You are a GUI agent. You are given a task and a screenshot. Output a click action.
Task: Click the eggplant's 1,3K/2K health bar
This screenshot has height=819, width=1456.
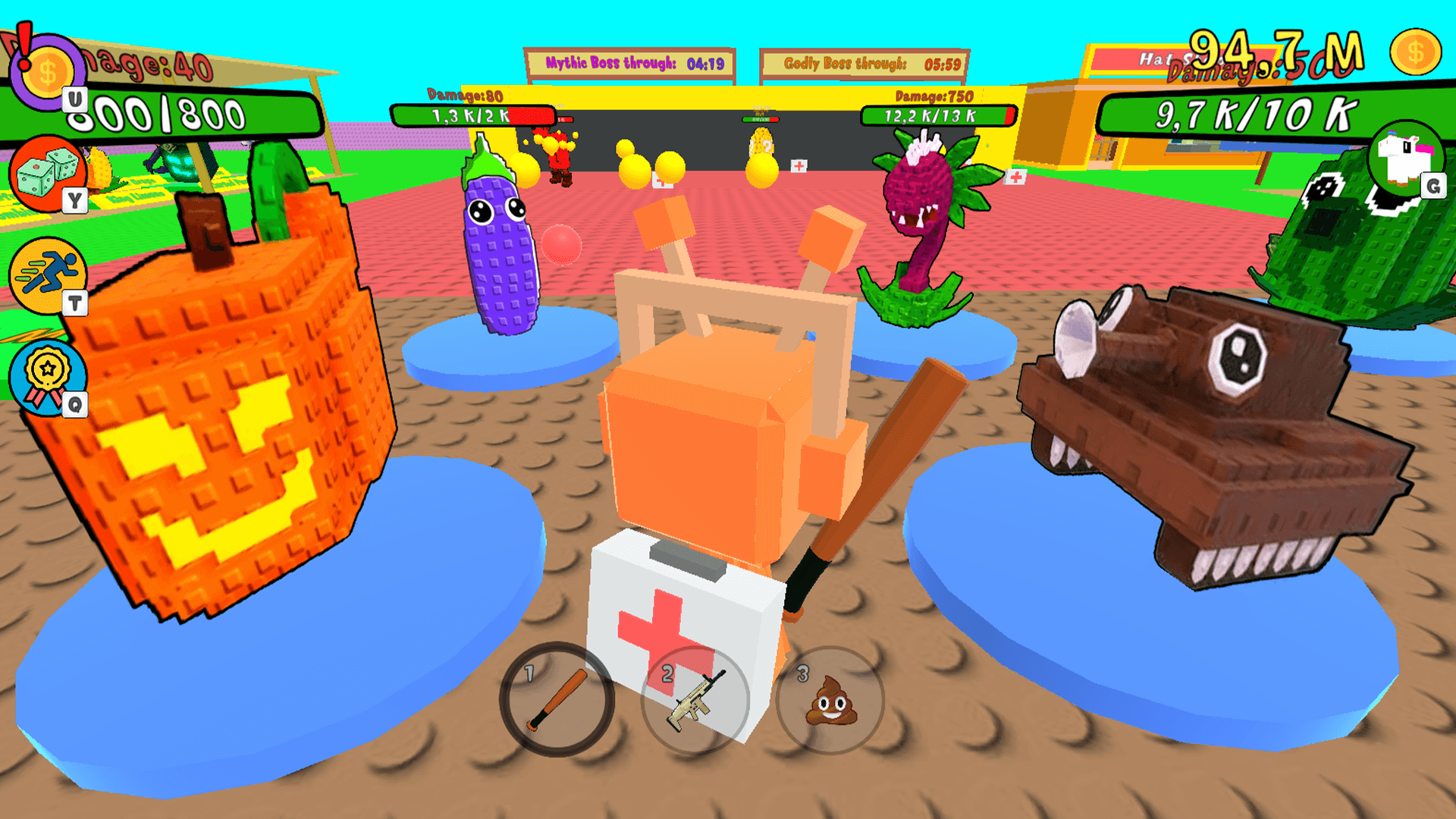point(474,116)
